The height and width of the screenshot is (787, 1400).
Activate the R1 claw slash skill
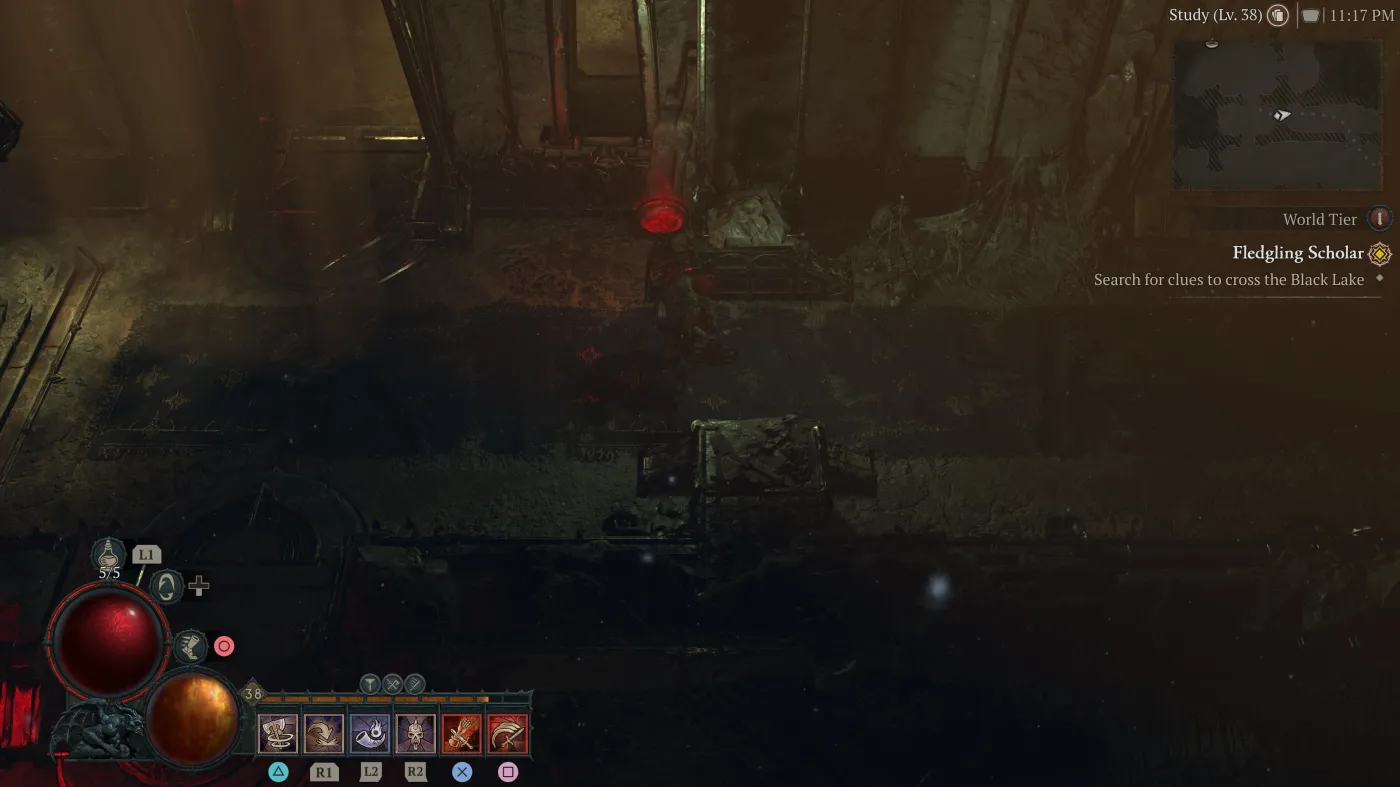pyautogui.click(x=324, y=733)
